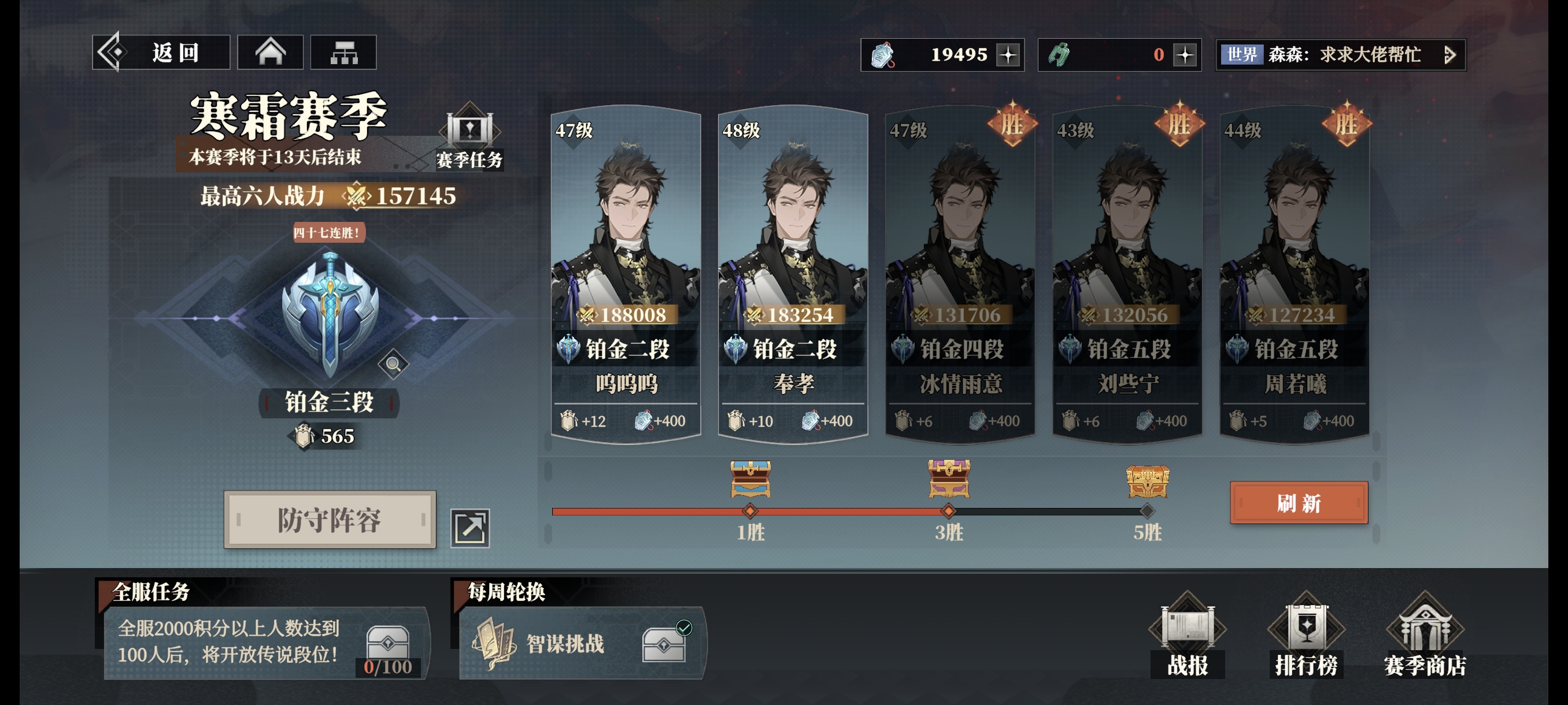Screen dimensions: 1568x705
Task: Inspect rank with magnifier icon
Action: tap(393, 365)
